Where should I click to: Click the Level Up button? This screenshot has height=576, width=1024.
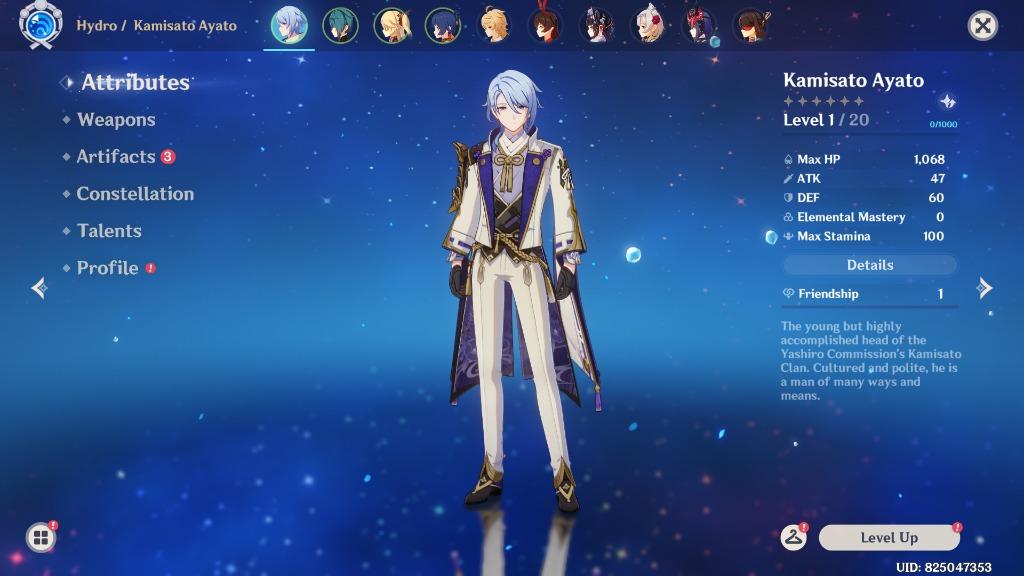coord(889,538)
